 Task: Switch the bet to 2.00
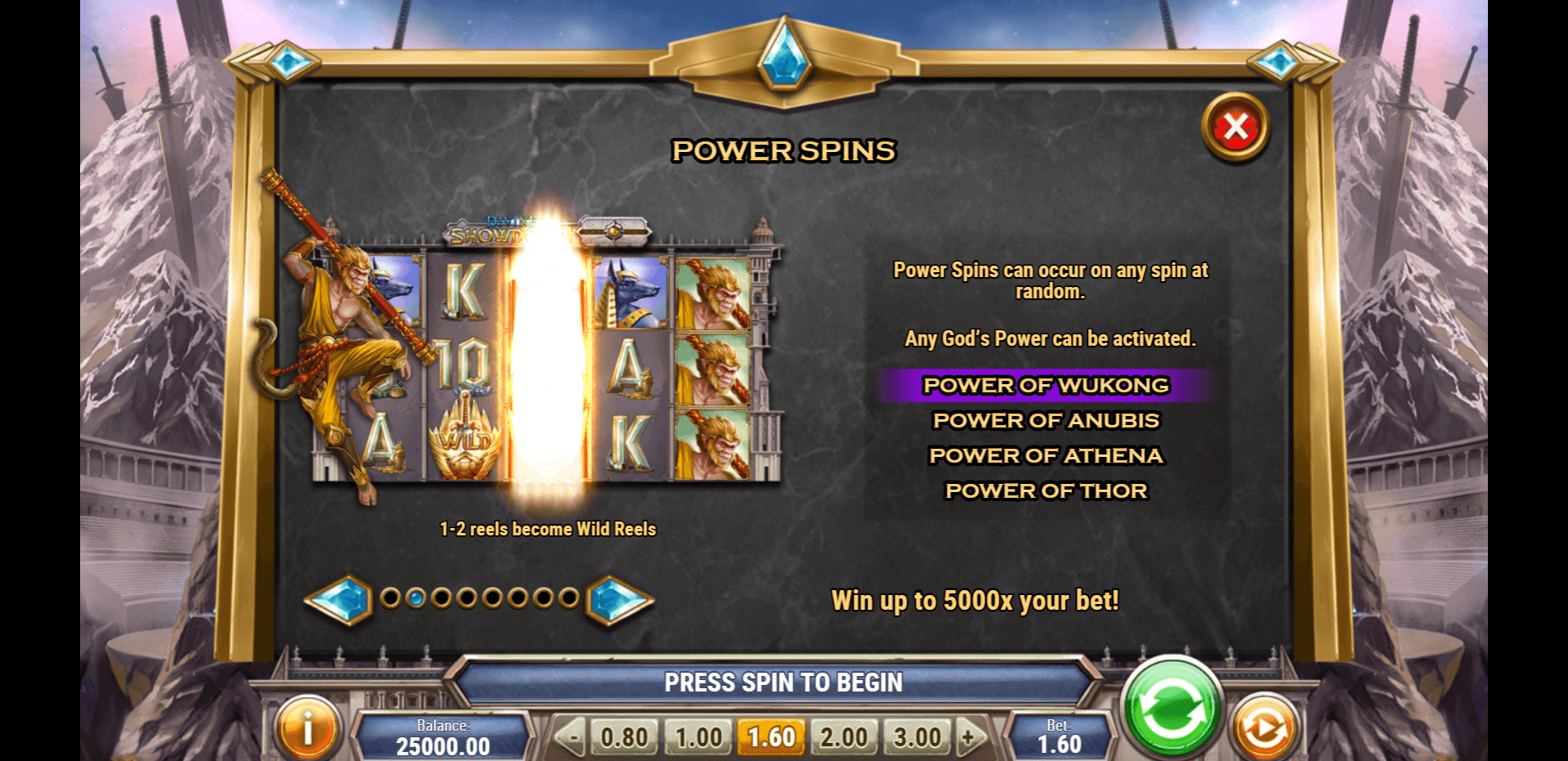click(x=844, y=737)
